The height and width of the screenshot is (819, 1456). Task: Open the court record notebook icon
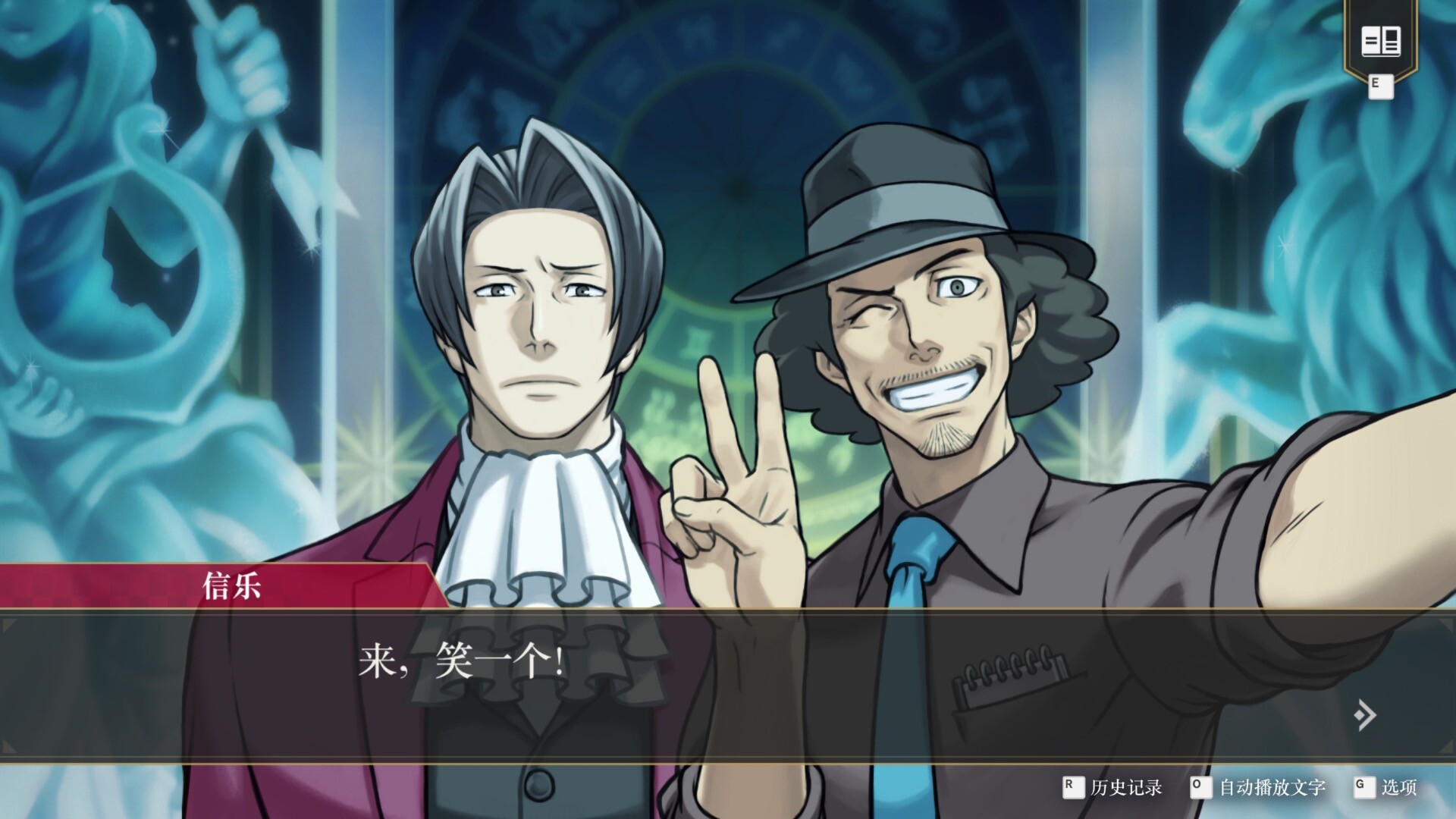(x=1380, y=41)
